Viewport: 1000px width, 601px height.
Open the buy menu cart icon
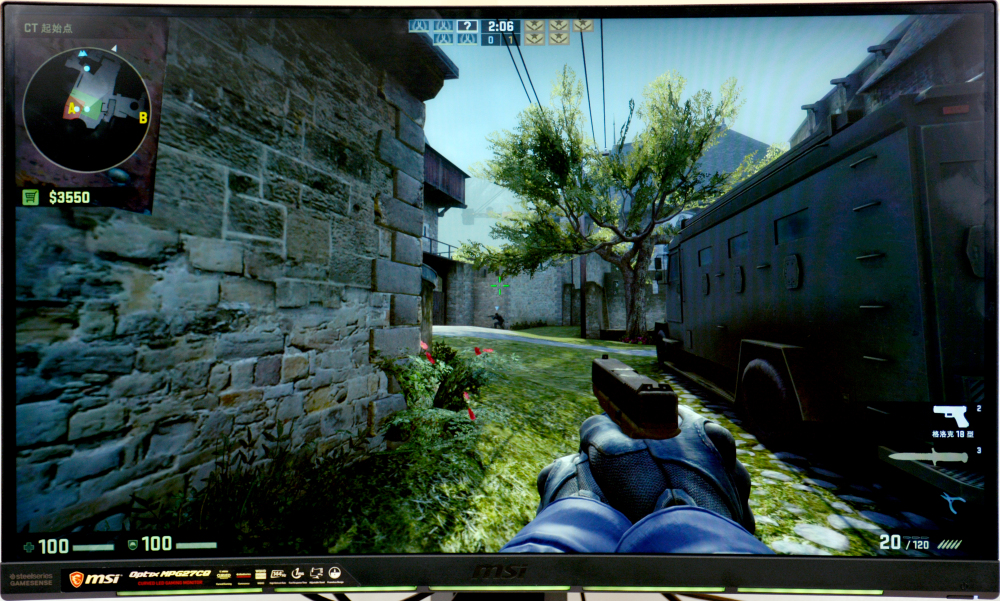[31, 197]
